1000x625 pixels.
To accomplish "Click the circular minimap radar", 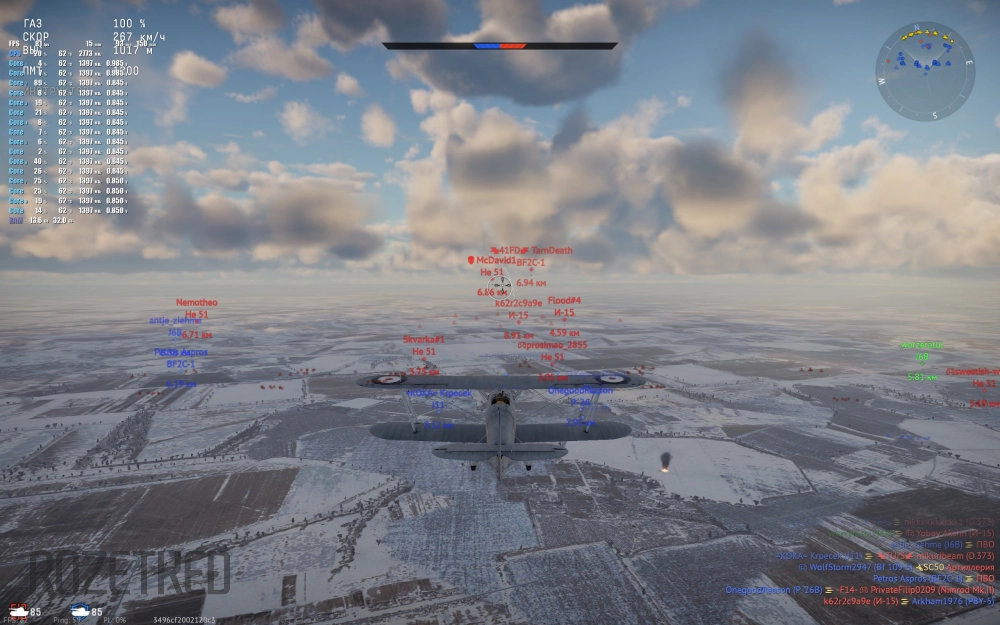I will [925, 71].
